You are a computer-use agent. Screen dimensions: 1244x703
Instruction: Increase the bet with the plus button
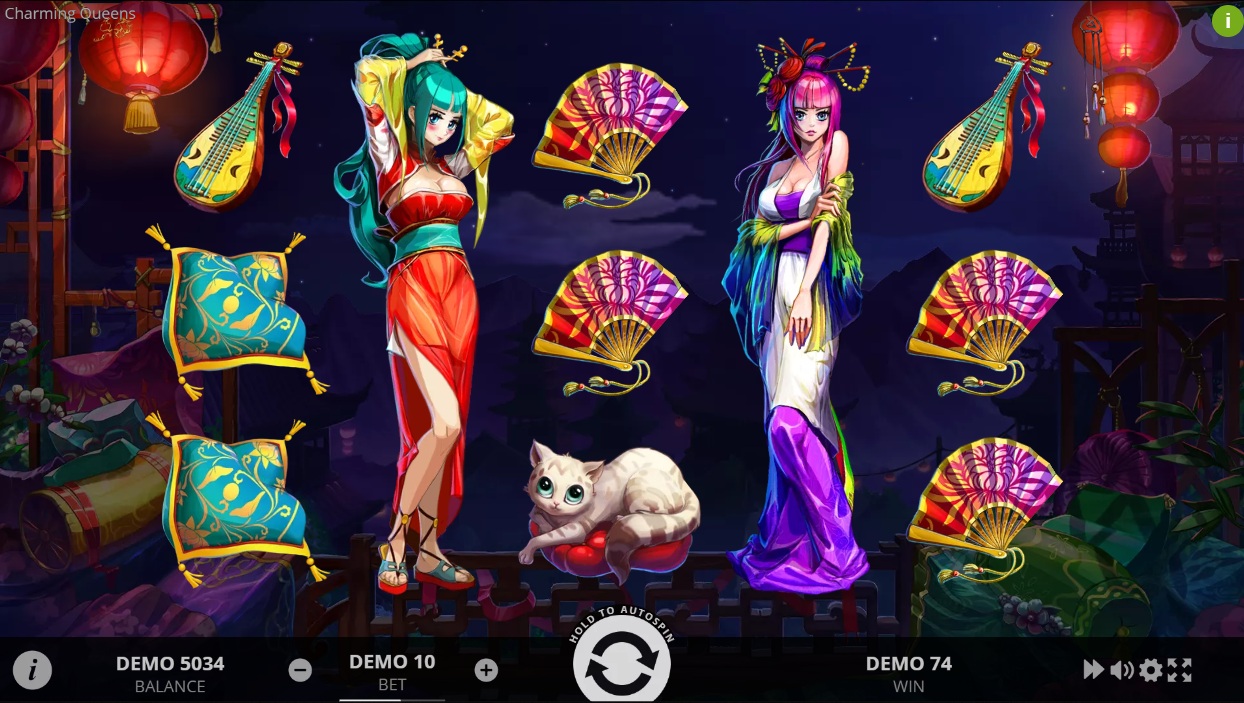486,670
